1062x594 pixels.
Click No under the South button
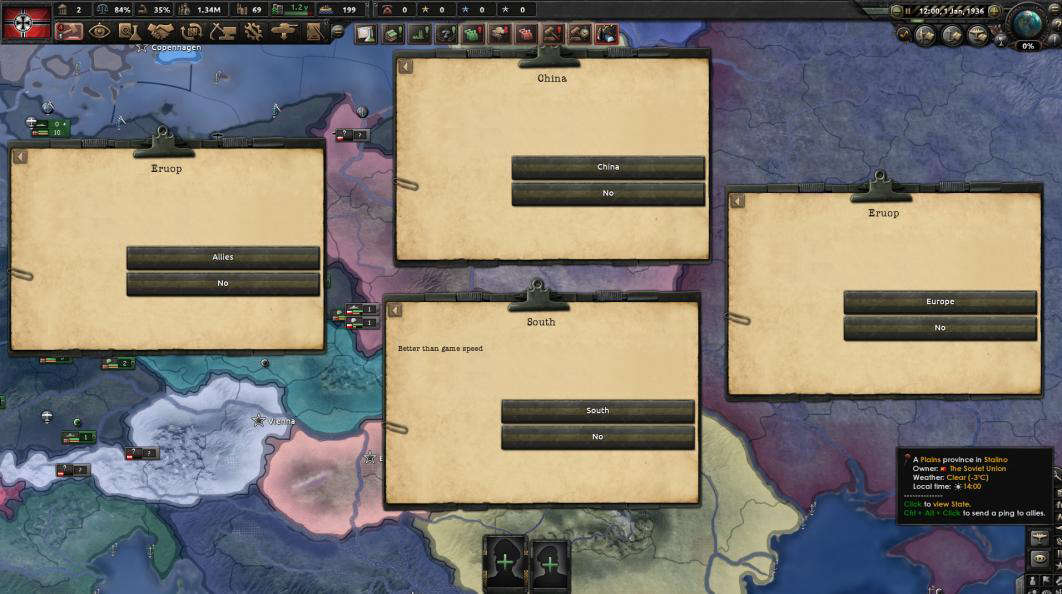coord(597,437)
